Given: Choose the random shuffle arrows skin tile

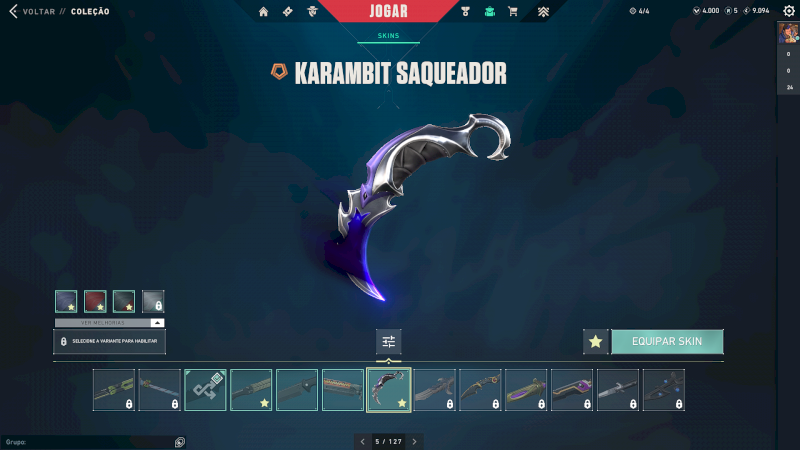Looking at the screenshot, I should coord(205,390).
